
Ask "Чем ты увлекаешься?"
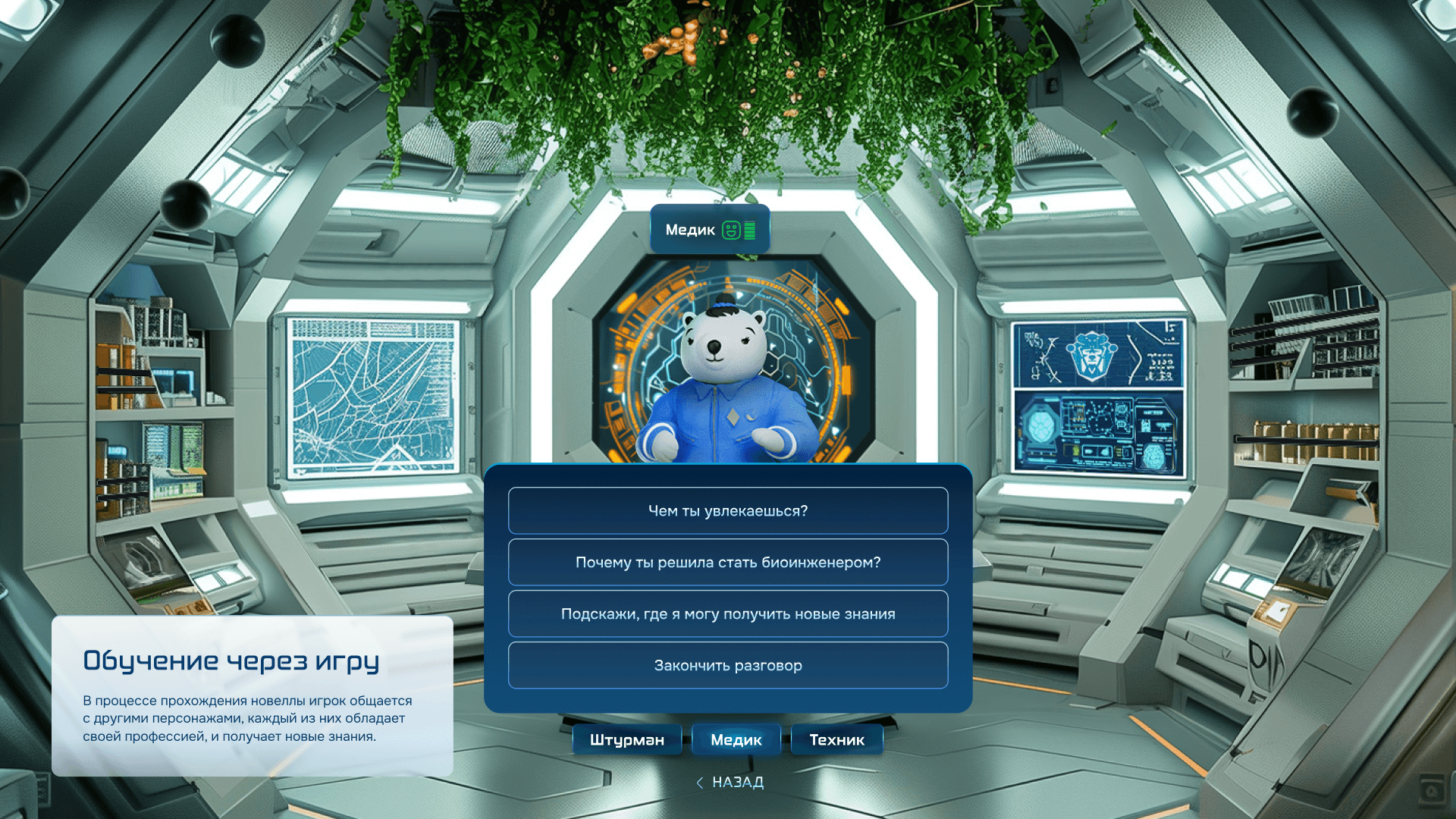tap(728, 511)
